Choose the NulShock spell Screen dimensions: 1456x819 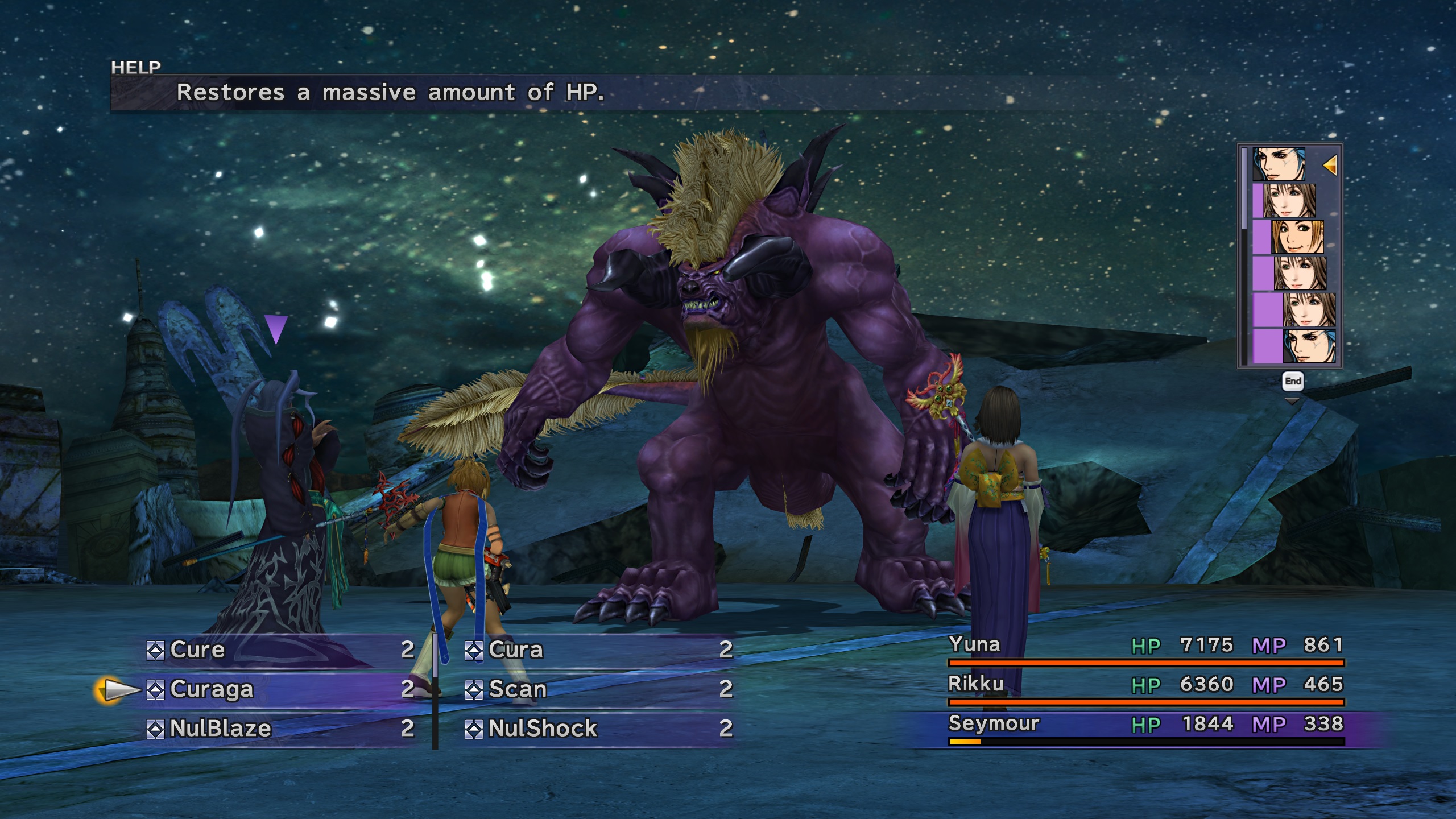coord(542,729)
